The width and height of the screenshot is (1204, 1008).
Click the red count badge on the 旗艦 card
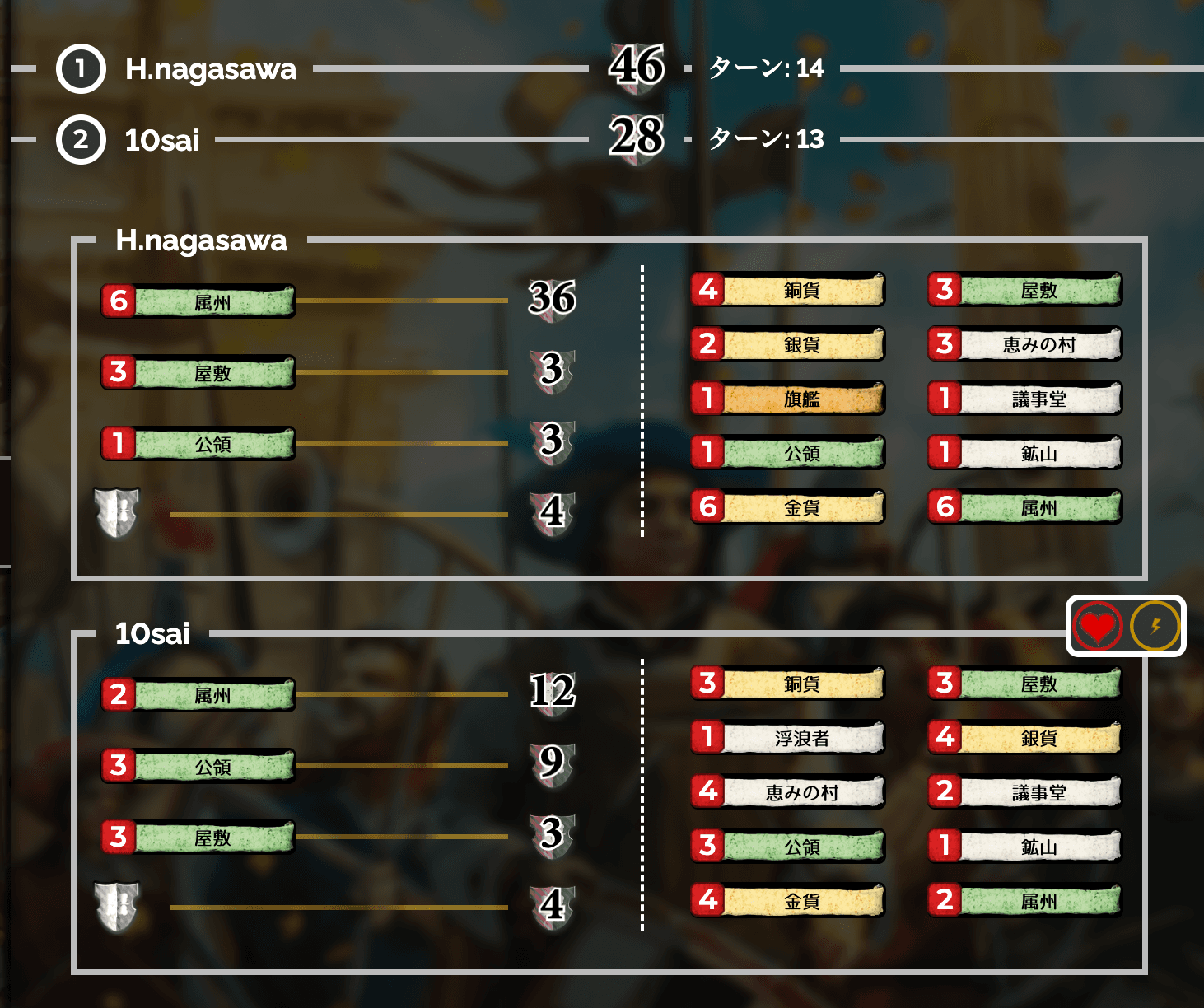tap(707, 399)
